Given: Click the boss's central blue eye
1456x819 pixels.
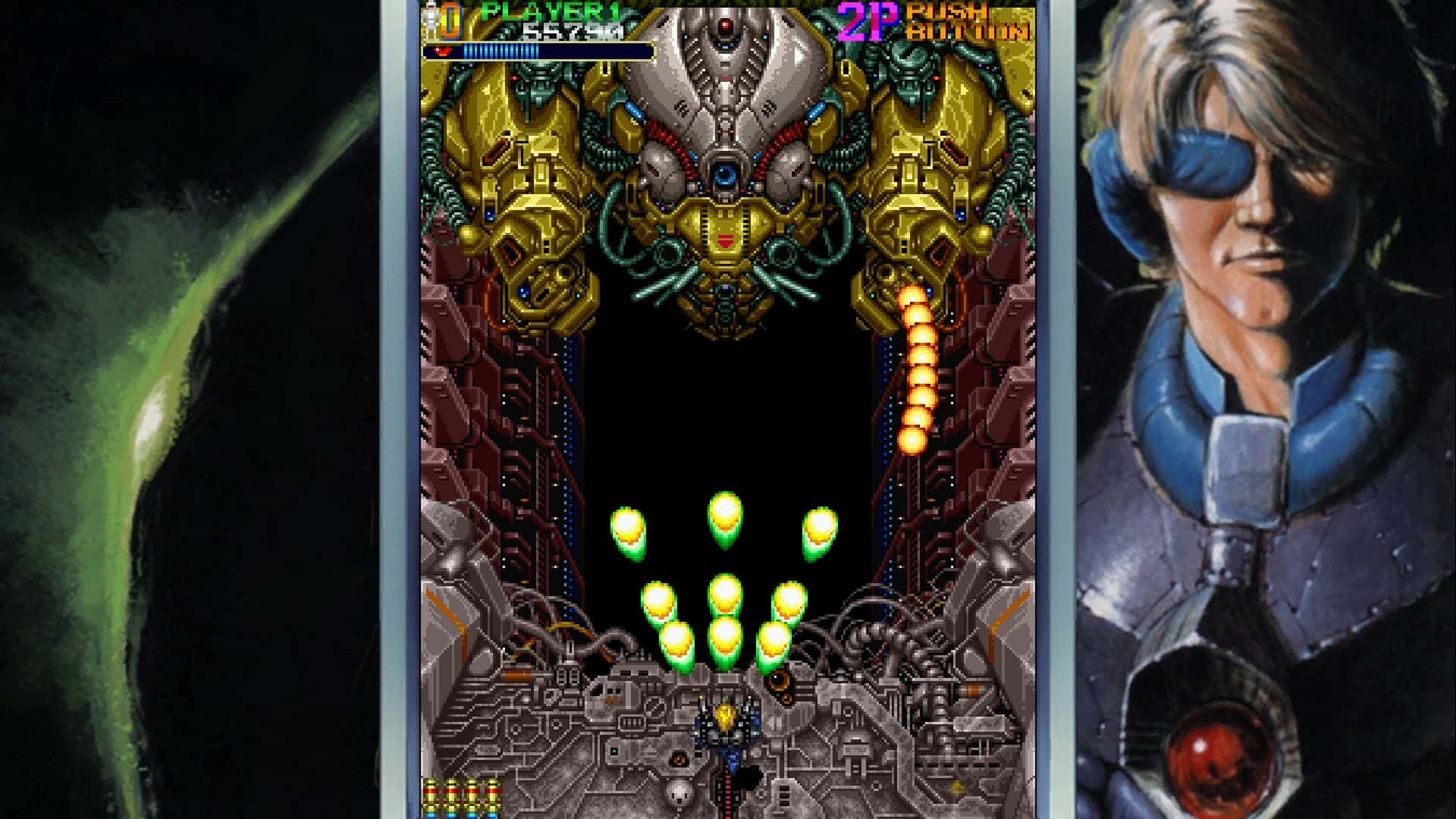Looking at the screenshot, I should coord(726,173).
